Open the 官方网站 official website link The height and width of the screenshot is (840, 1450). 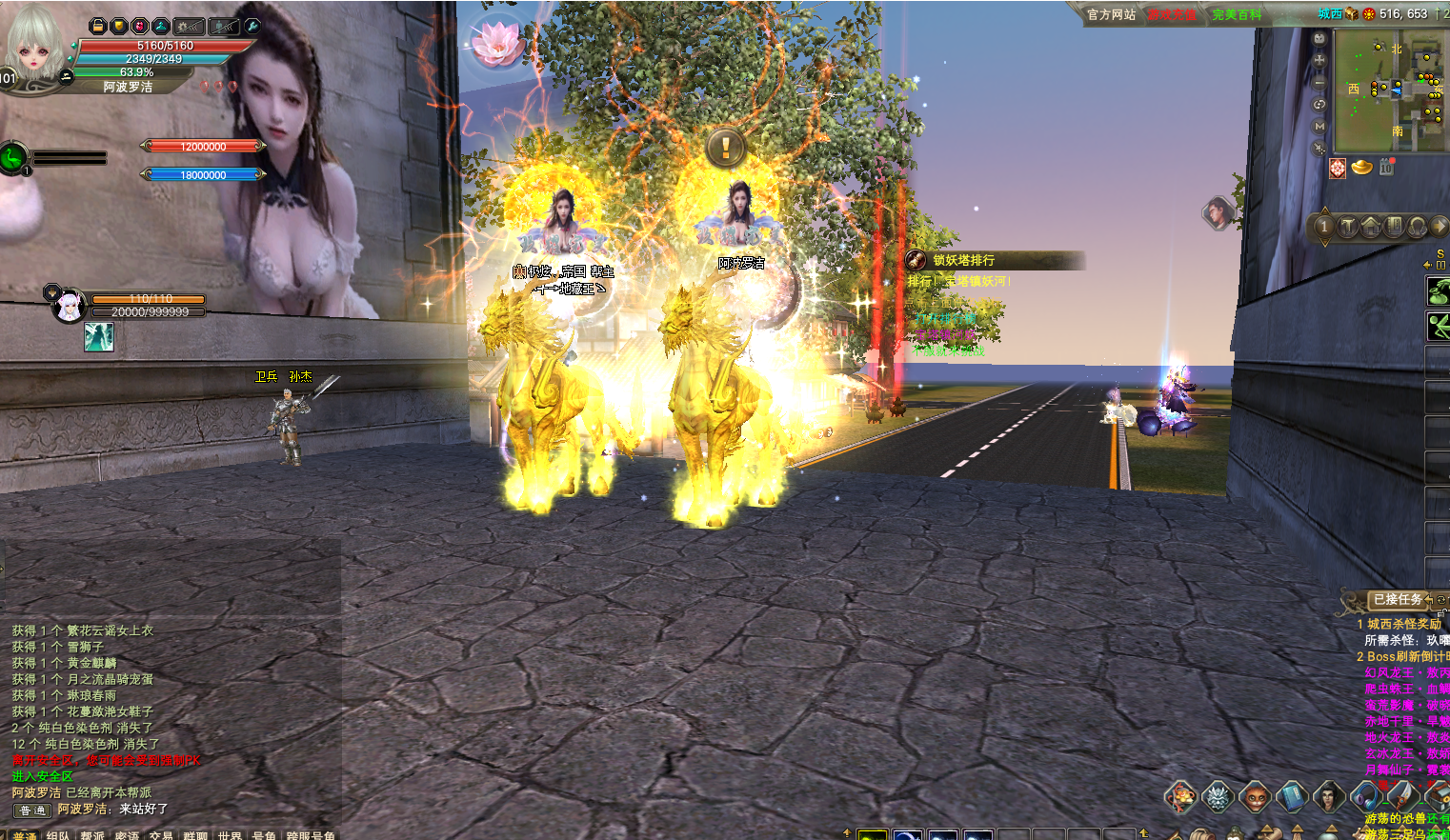[x=1111, y=14]
